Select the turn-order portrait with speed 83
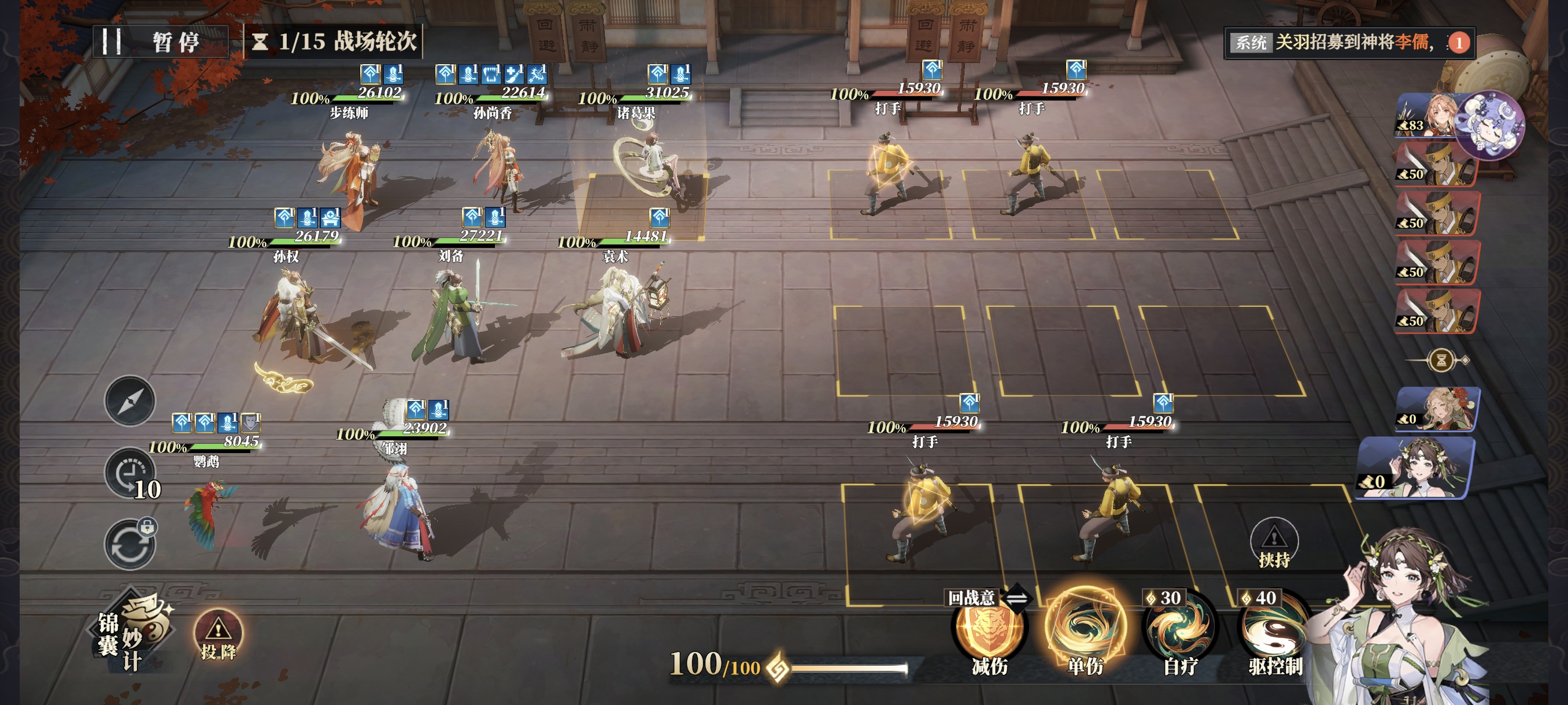Image resolution: width=1568 pixels, height=705 pixels. click(x=1425, y=116)
